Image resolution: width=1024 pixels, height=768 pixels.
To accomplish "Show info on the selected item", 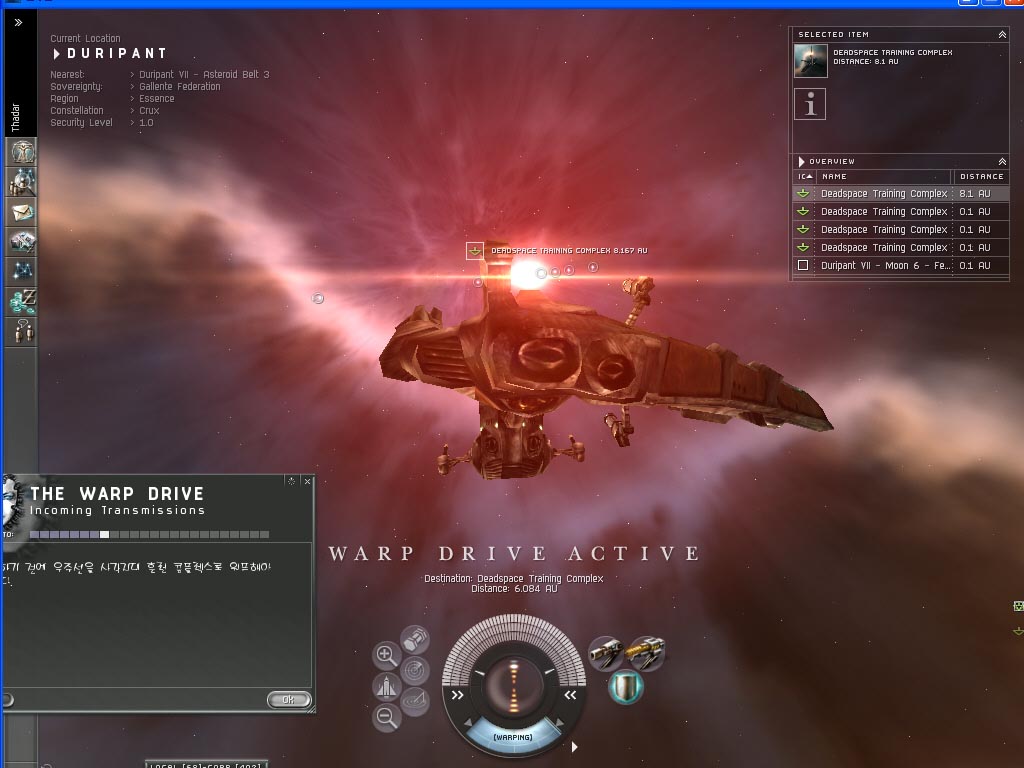I will pyautogui.click(x=810, y=104).
